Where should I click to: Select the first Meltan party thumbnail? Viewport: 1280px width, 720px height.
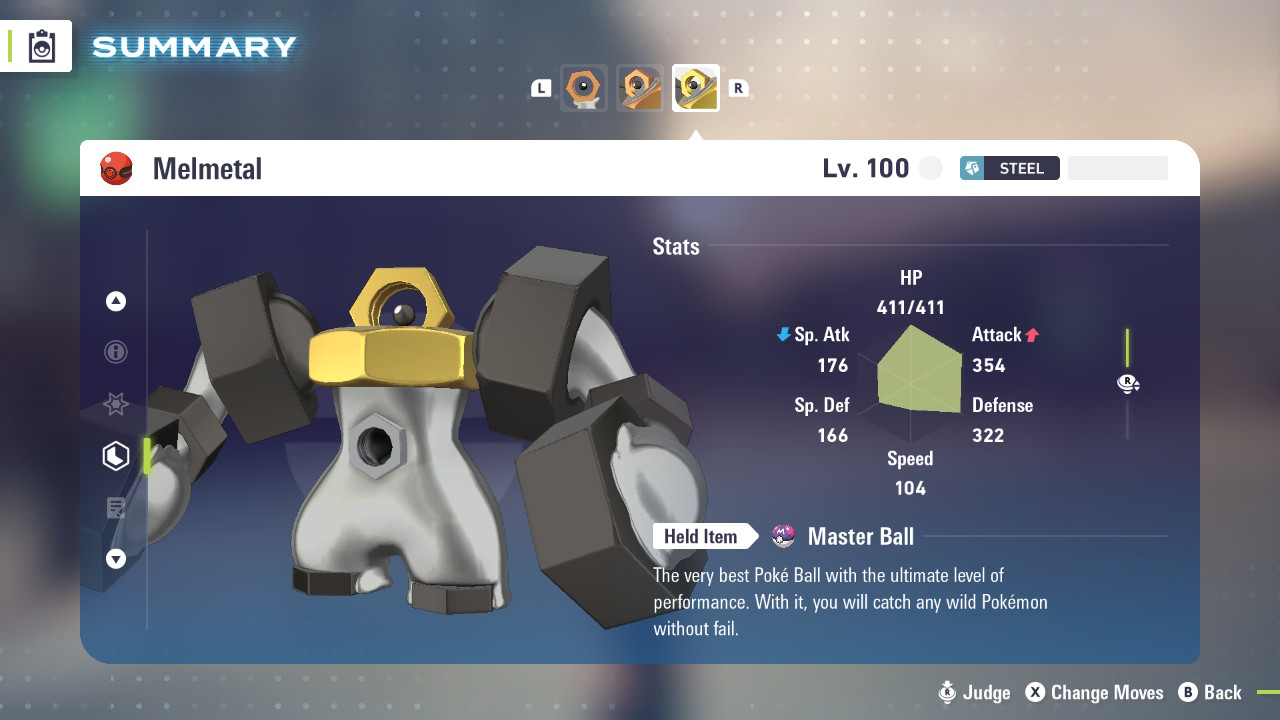click(x=583, y=88)
